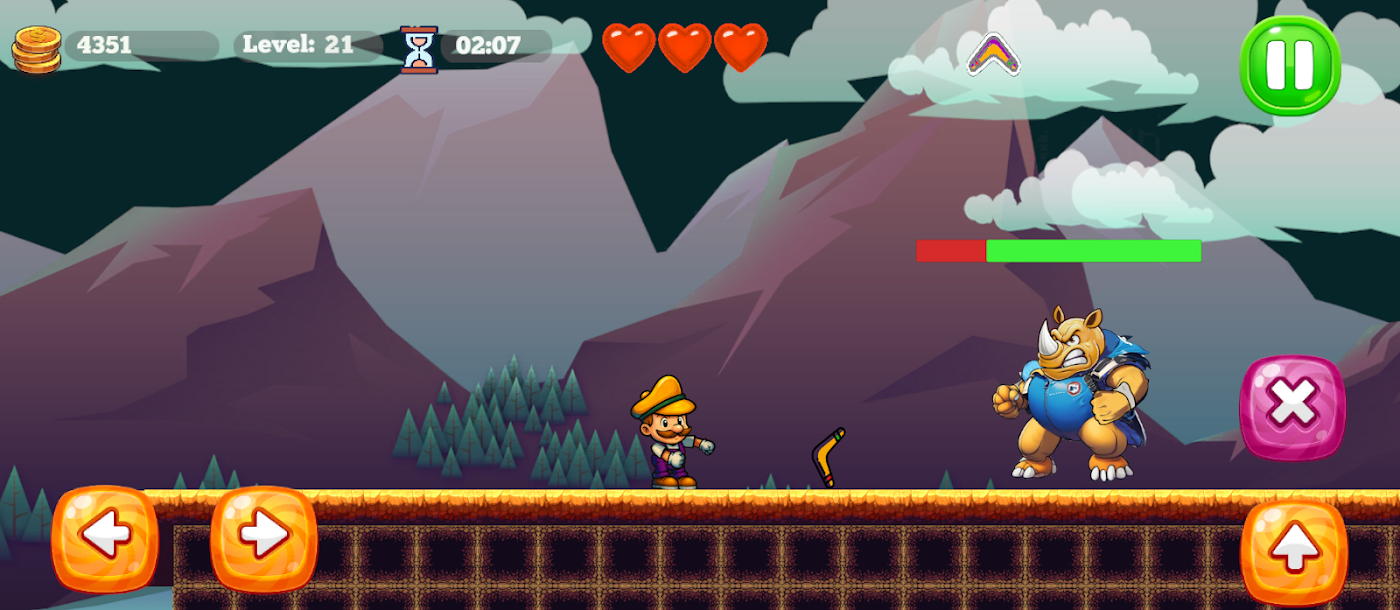1400x610 pixels.
Task: Tap the orange left arrow button
Action: 105,538
